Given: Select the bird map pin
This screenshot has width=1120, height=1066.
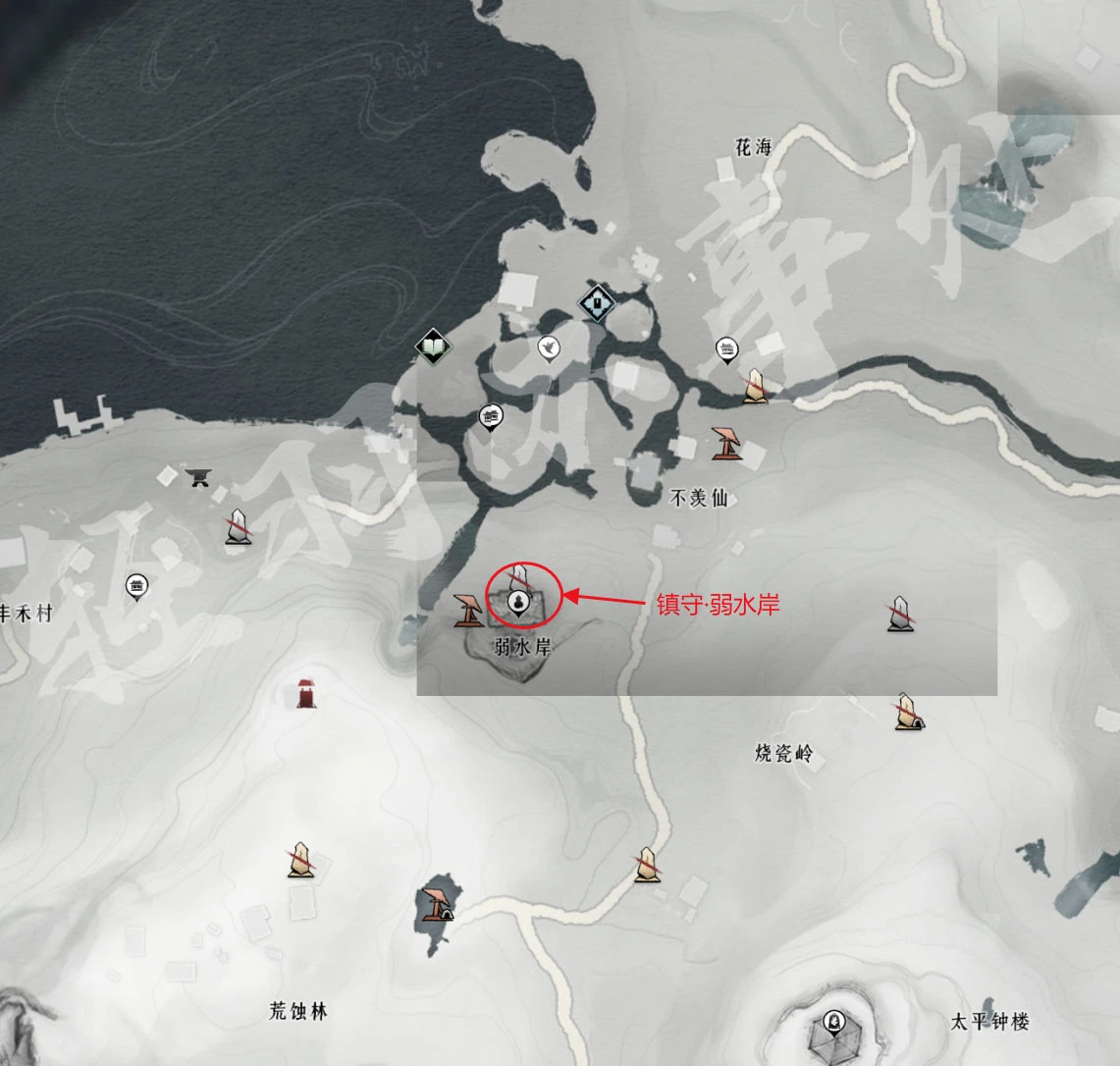Looking at the screenshot, I should [x=548, y=346].
